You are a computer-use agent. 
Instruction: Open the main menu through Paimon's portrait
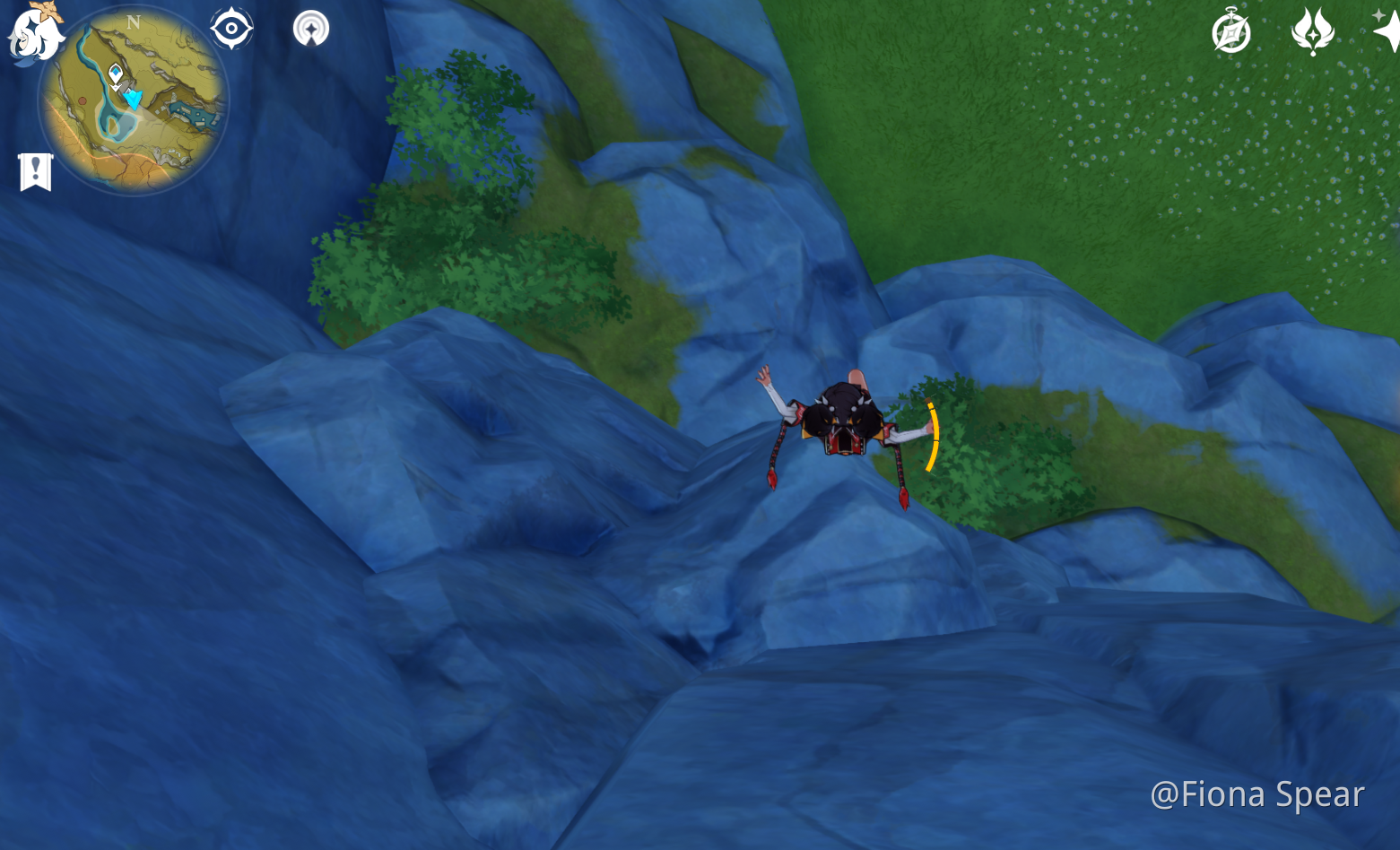pyautogui.click(x=34, y=34)
